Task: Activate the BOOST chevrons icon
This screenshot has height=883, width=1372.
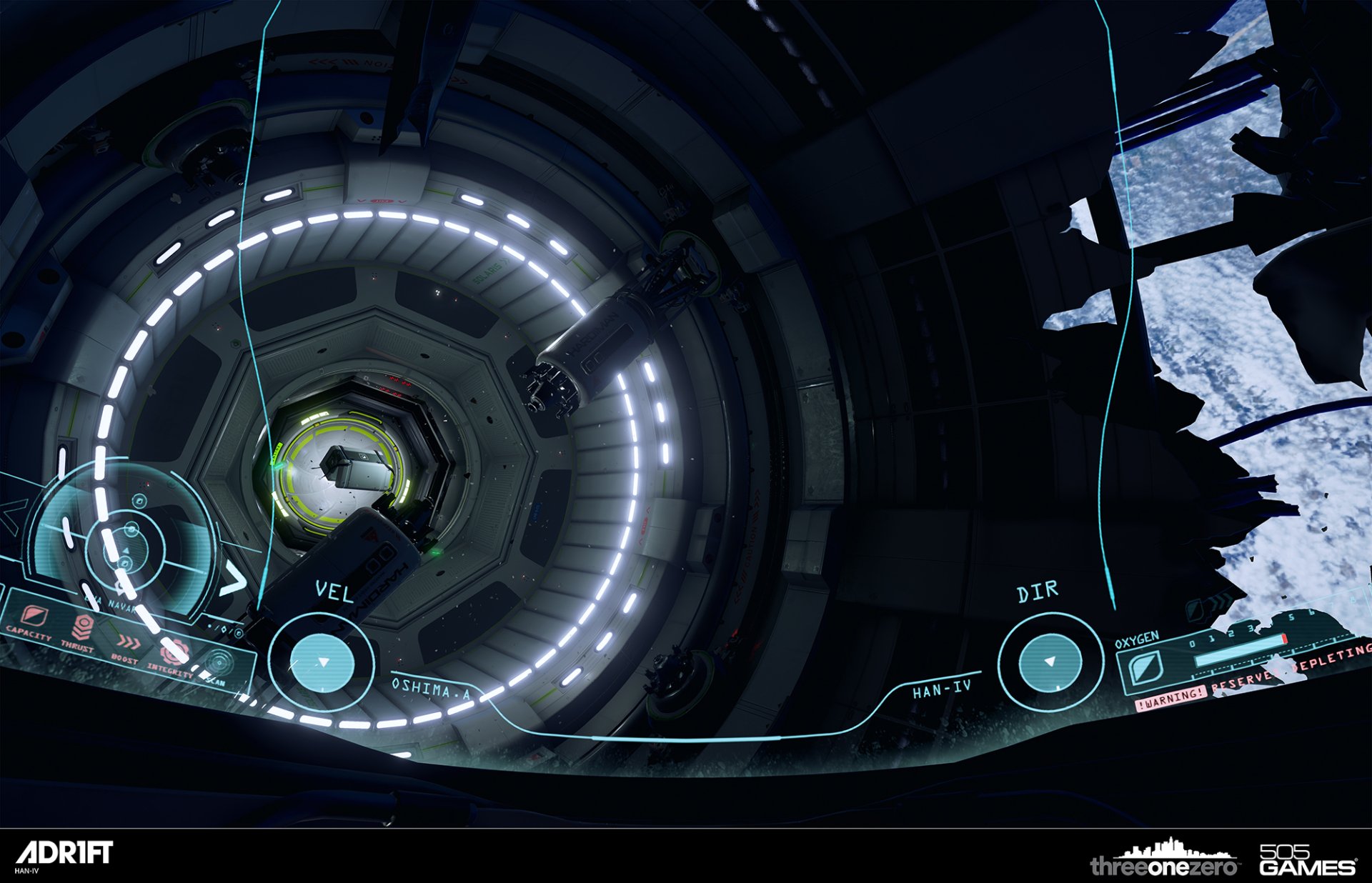Action: pyautogui.click(x=129, y=642)
